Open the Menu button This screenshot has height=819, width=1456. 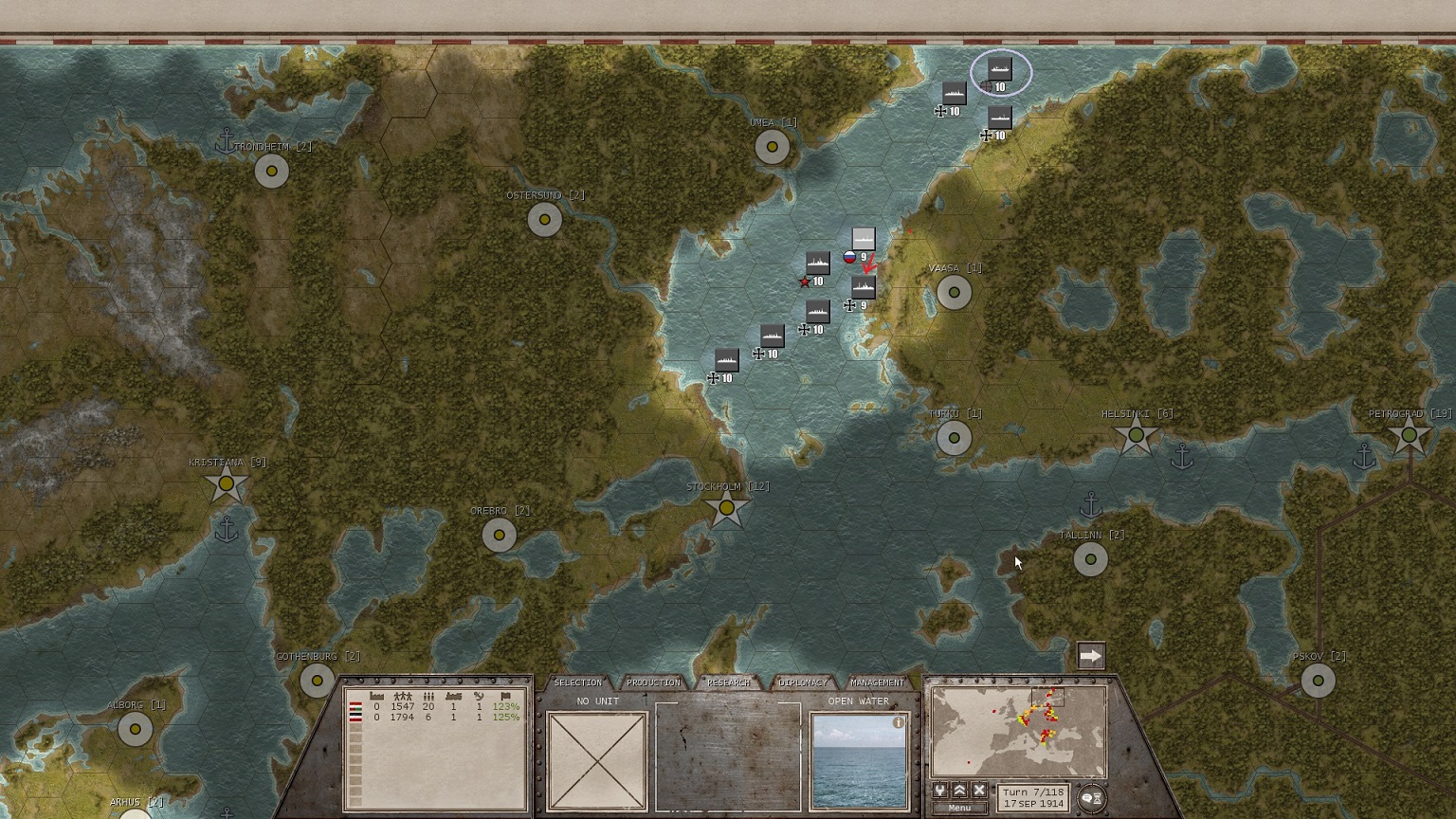coord(959,809)
